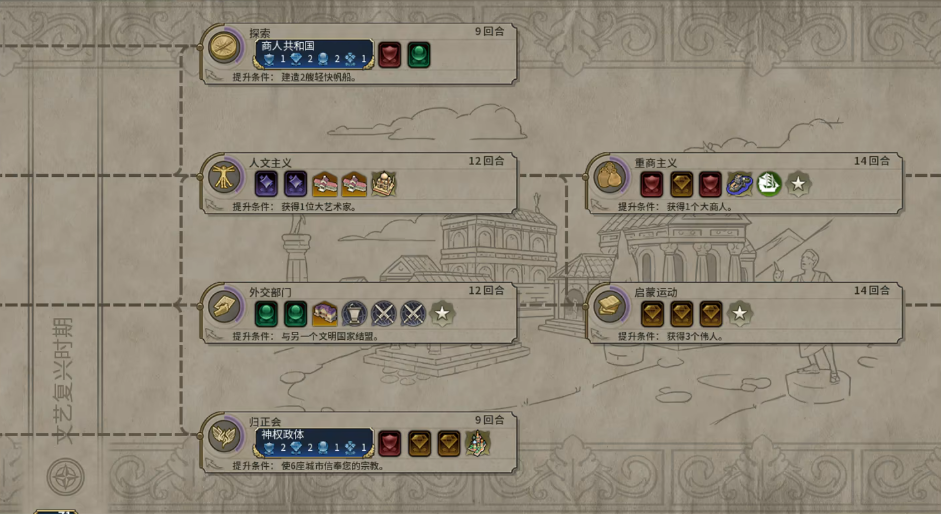Open the 探索 civic round icon

pyautogui.click(x=224, y=46)
